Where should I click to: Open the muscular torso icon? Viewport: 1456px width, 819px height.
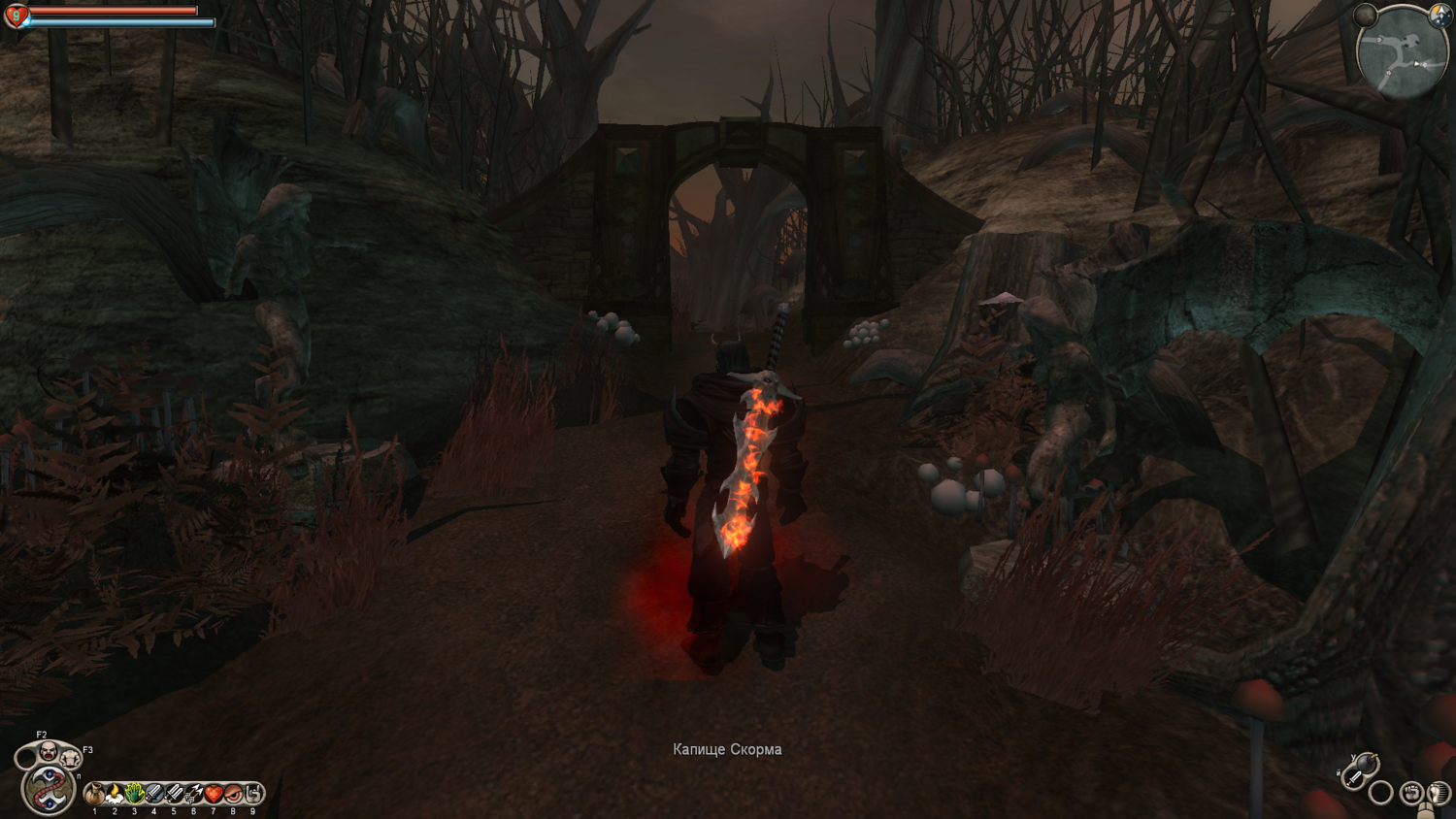70,758
